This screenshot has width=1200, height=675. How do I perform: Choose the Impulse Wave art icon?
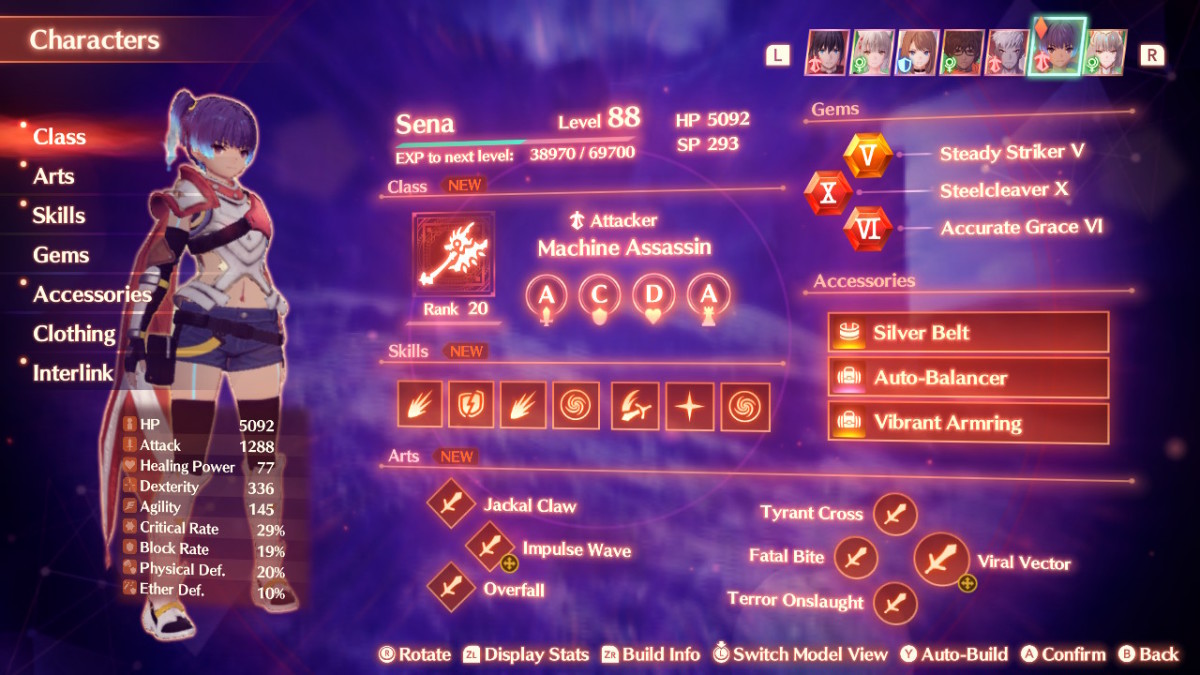point(490,547)
